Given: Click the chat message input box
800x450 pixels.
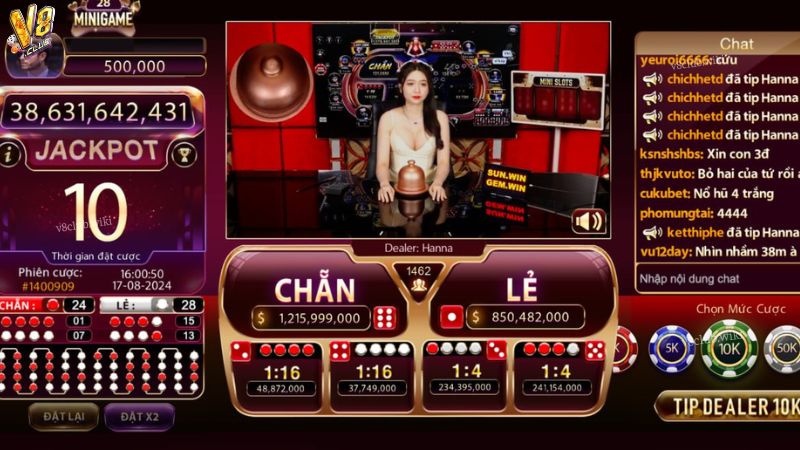Looking at the screenshot, I should click(715, 278).
